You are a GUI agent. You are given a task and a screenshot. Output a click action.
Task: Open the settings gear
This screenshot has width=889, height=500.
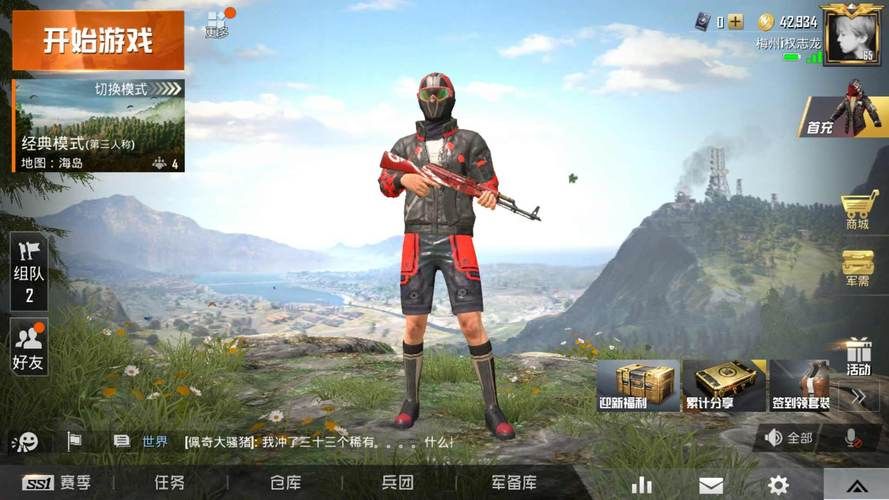tap(777, 485)
